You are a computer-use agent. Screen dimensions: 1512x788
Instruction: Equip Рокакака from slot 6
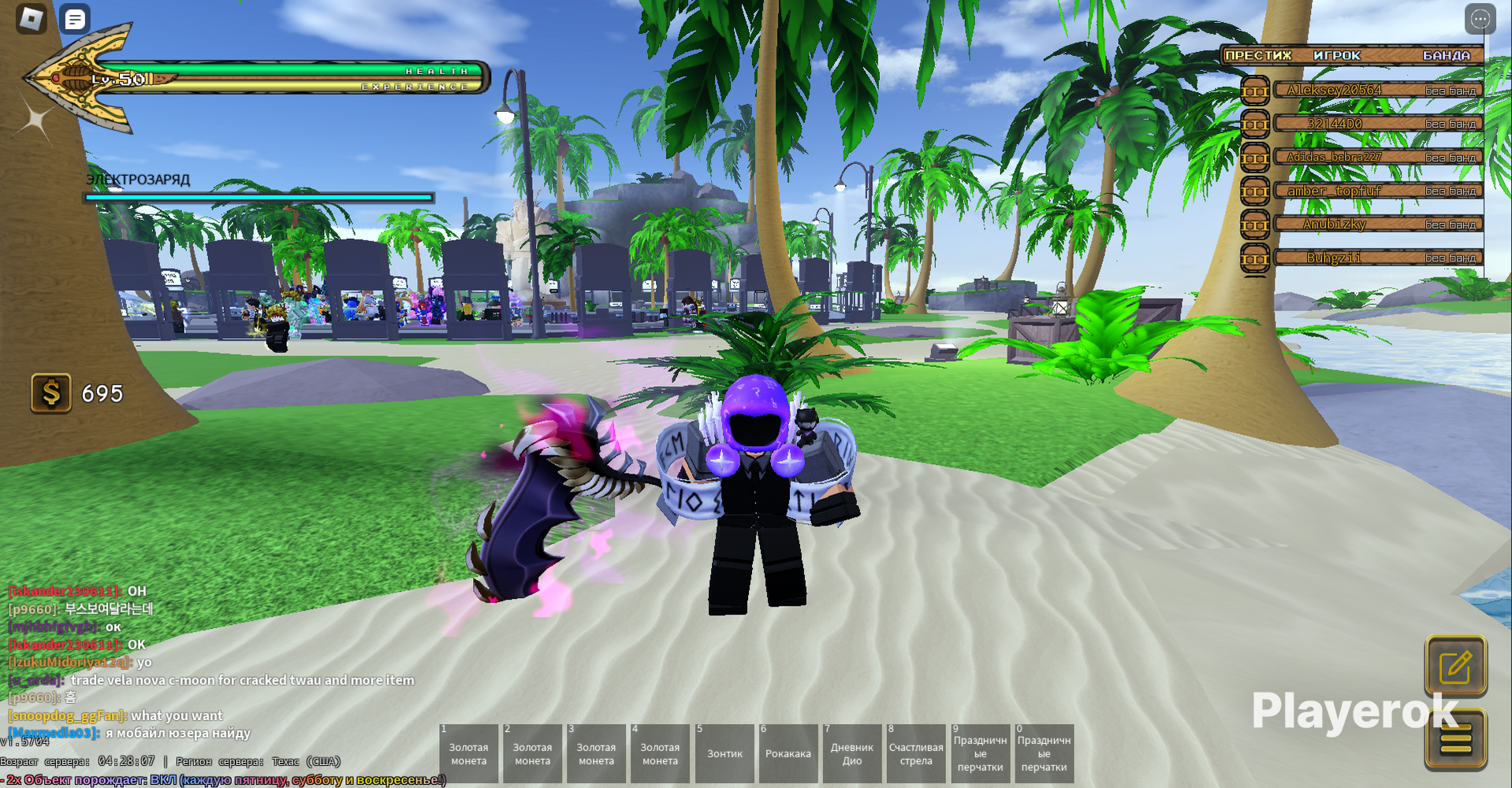[788, 753]
